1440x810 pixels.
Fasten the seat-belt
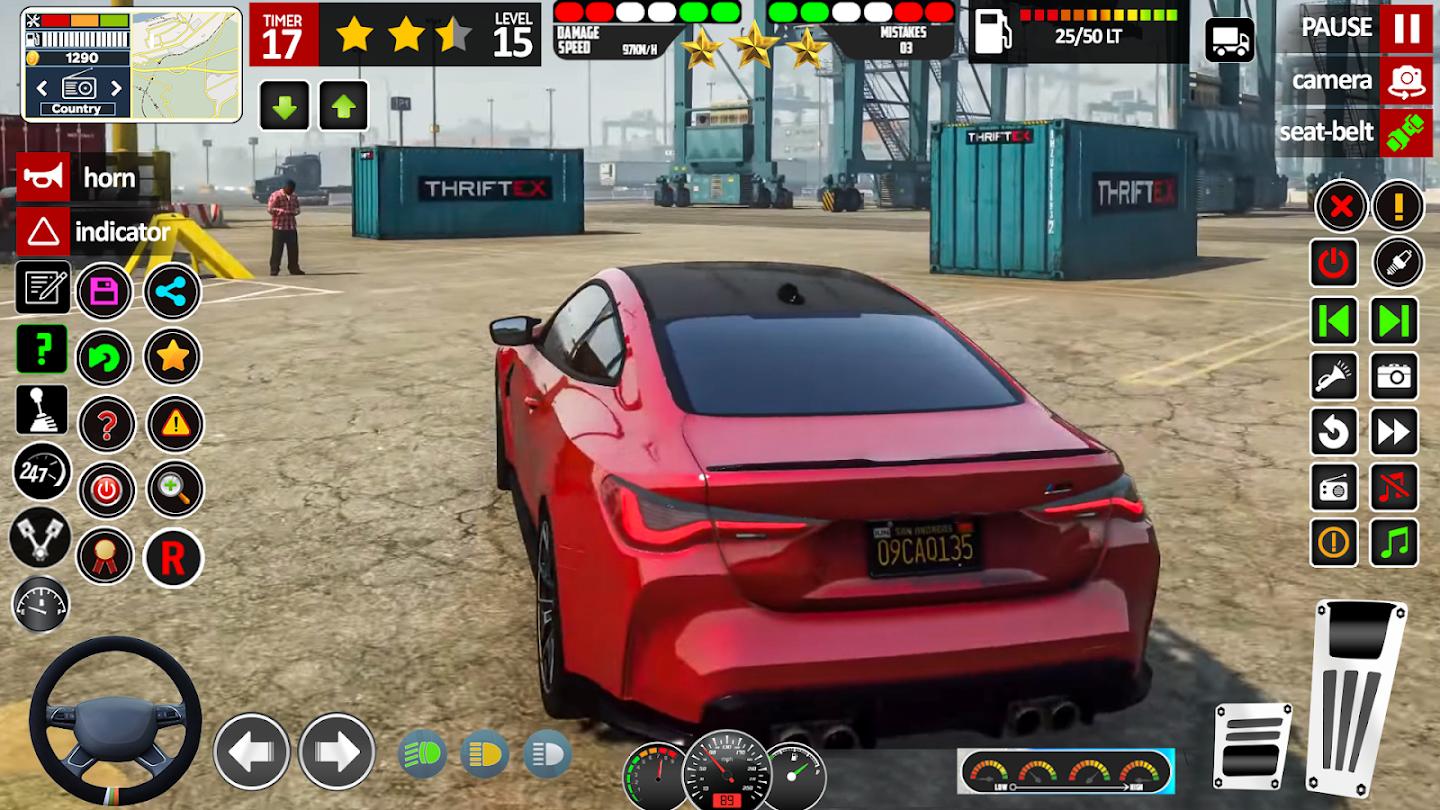(1406, 132)
